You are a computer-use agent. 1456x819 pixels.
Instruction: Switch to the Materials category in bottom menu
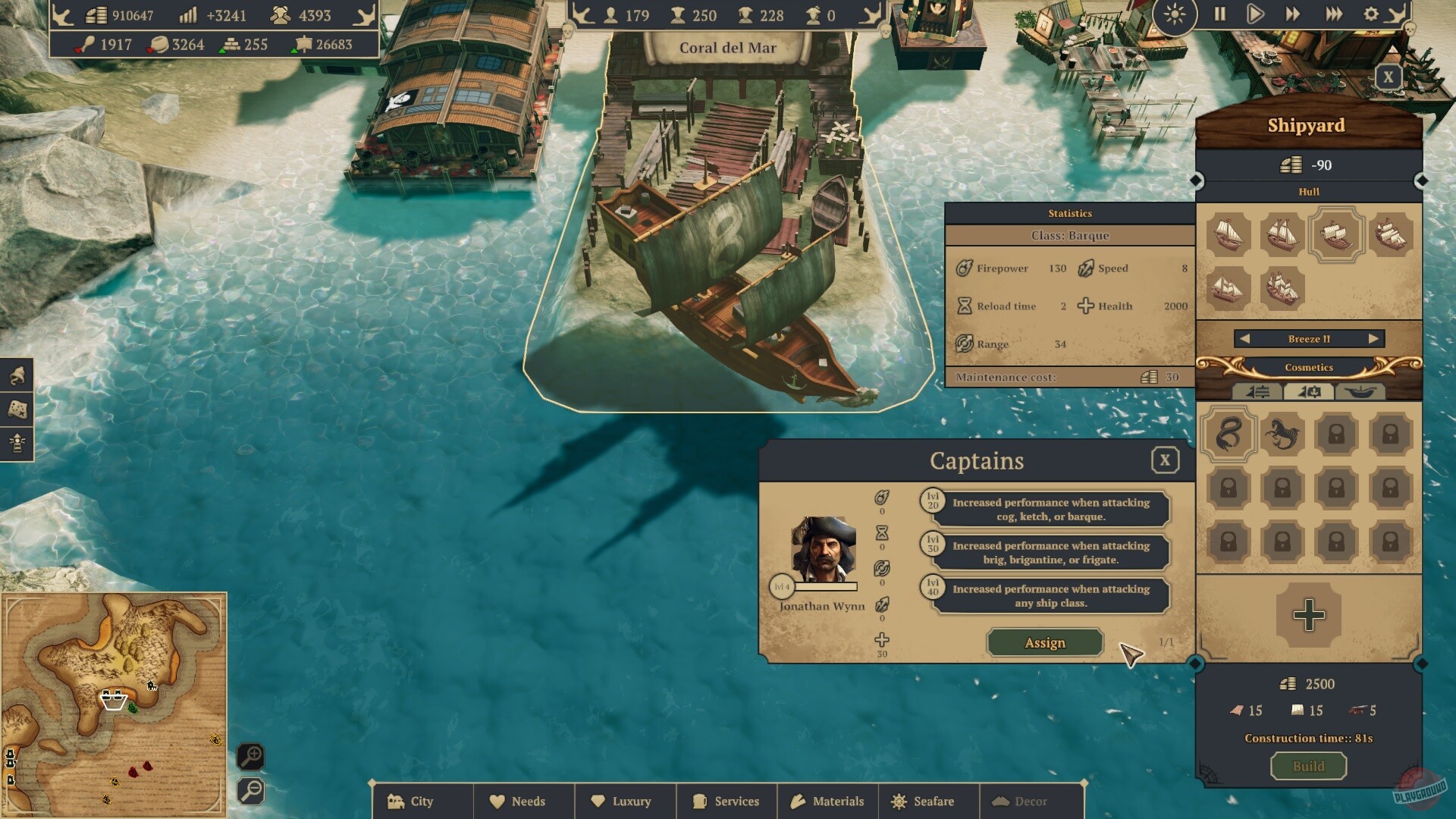coord(827,801)
